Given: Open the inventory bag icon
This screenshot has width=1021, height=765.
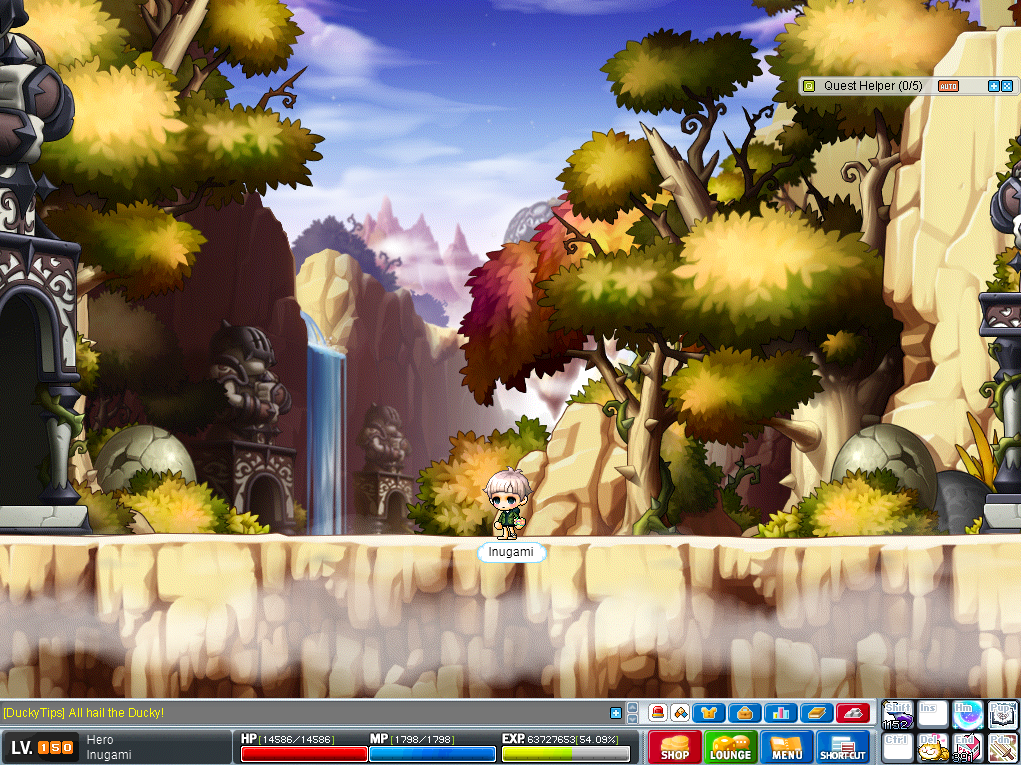Looking at the screenshot, I should pyautogui.click(x=745, y=713).
